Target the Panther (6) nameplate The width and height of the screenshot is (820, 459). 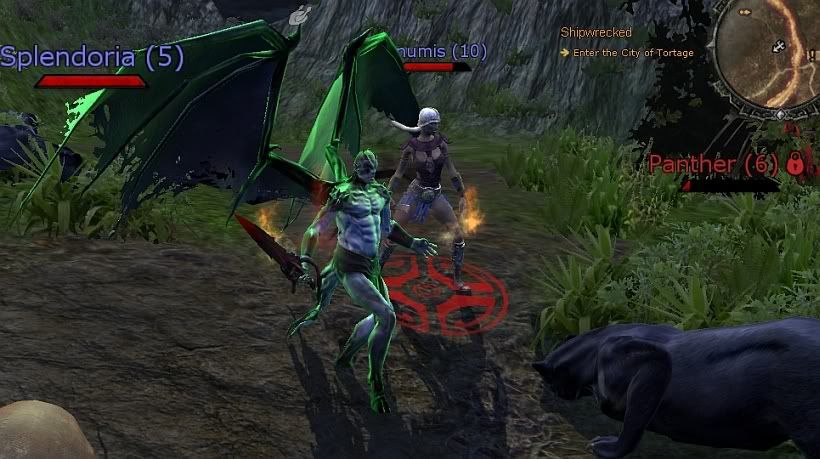pos(714,164)
